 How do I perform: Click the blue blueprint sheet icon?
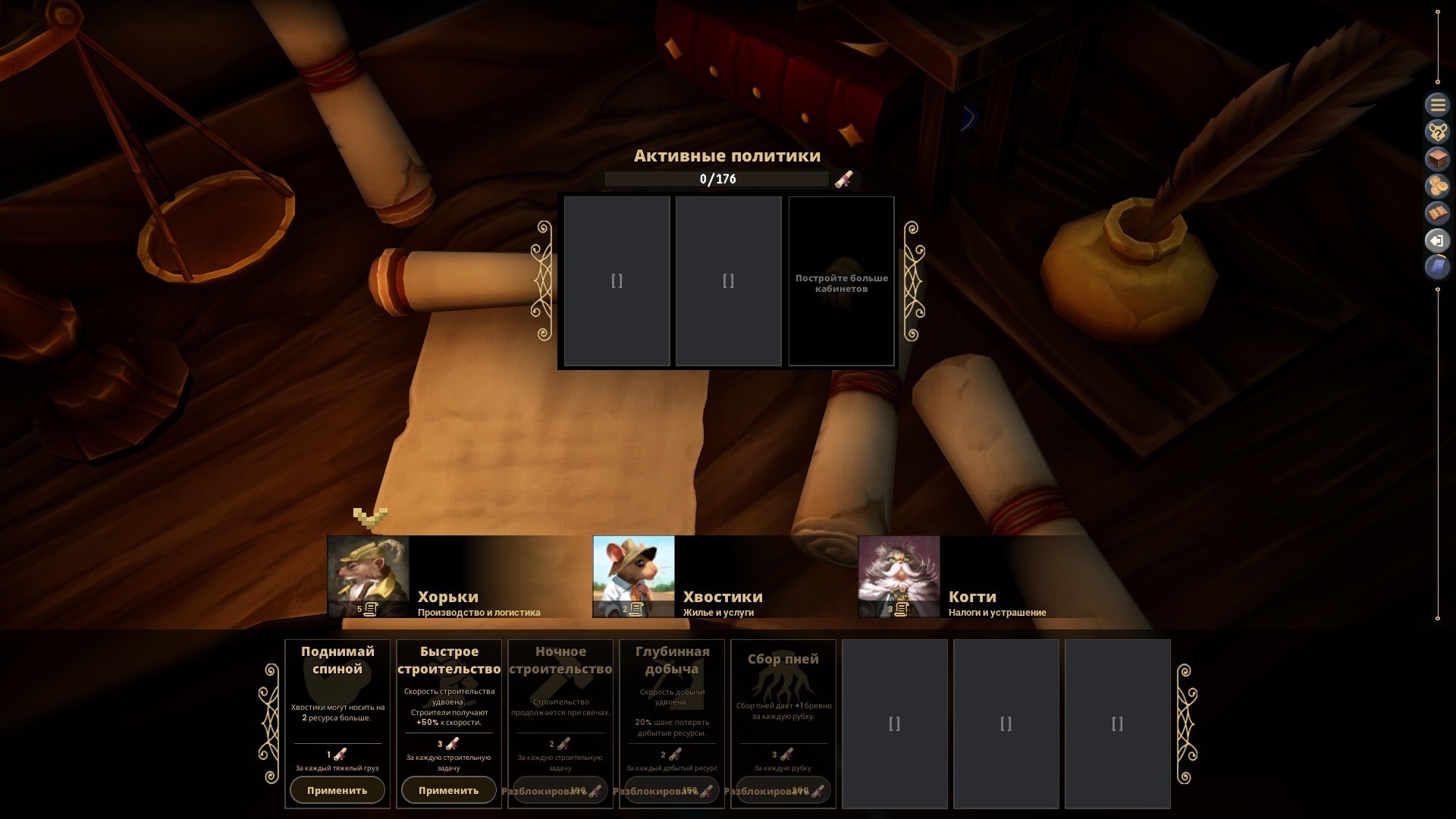coord(1437,268)
